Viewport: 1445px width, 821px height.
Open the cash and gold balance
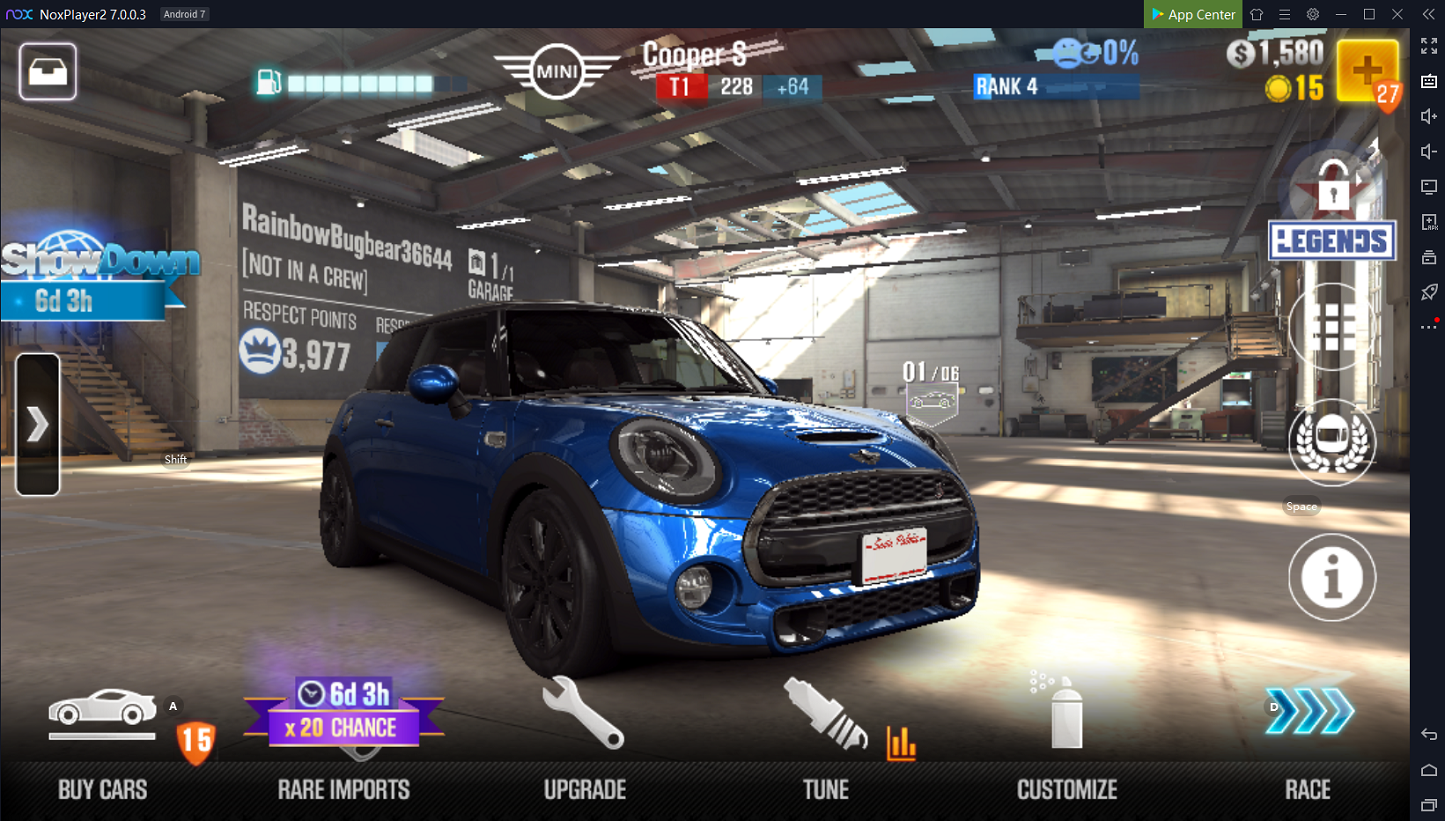click(x=1276, y=70)
